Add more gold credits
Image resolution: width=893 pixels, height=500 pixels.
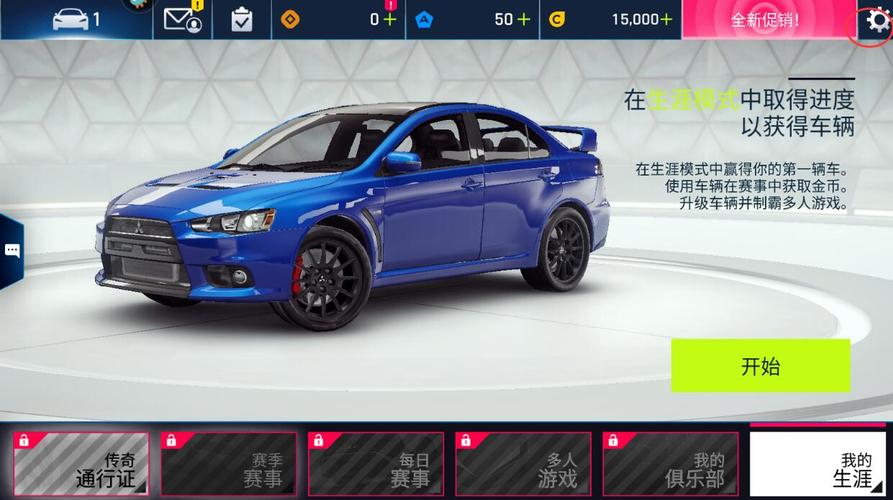click(x=666, y=19)
